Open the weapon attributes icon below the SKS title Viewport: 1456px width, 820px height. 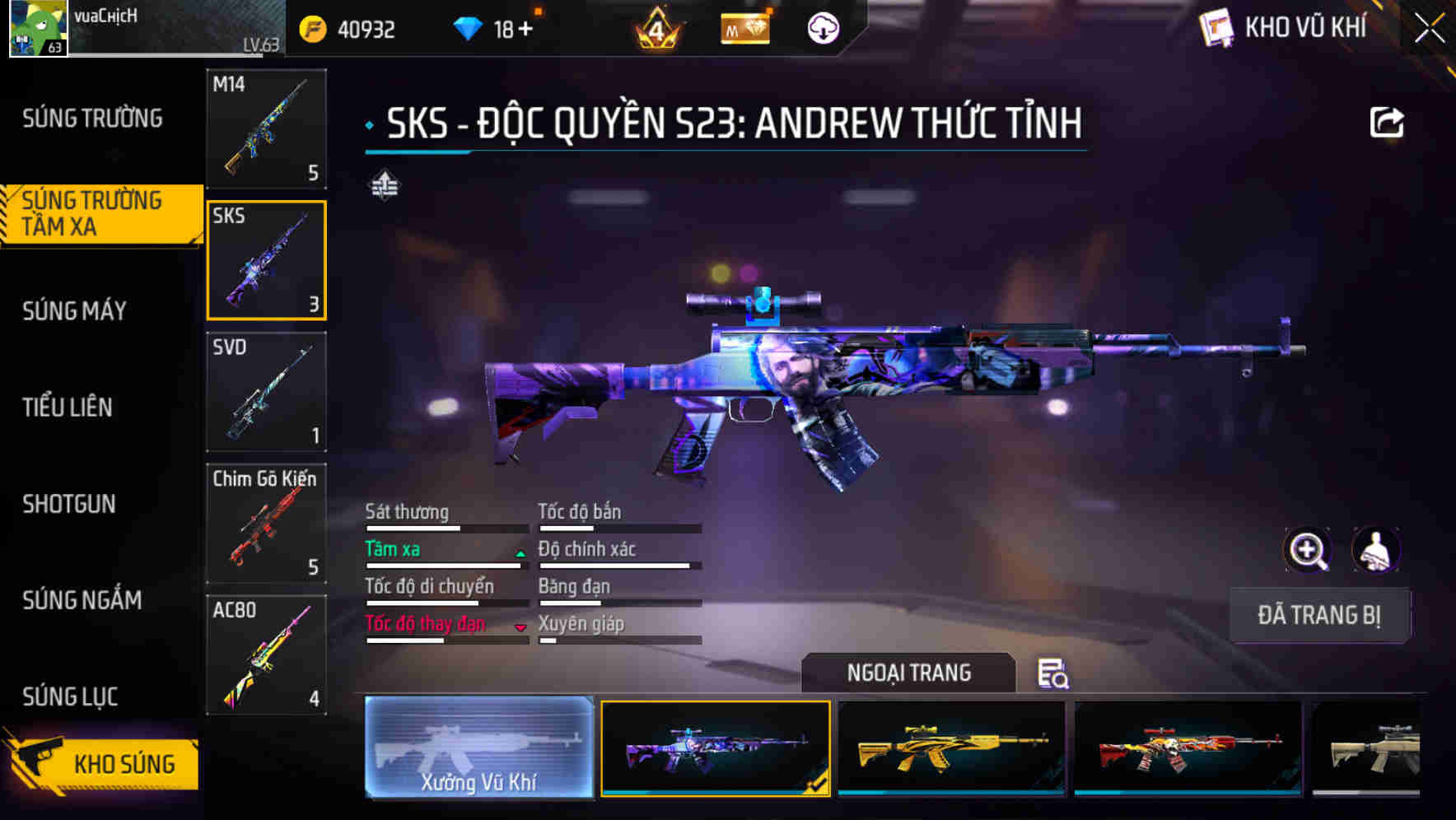[384, 186]
